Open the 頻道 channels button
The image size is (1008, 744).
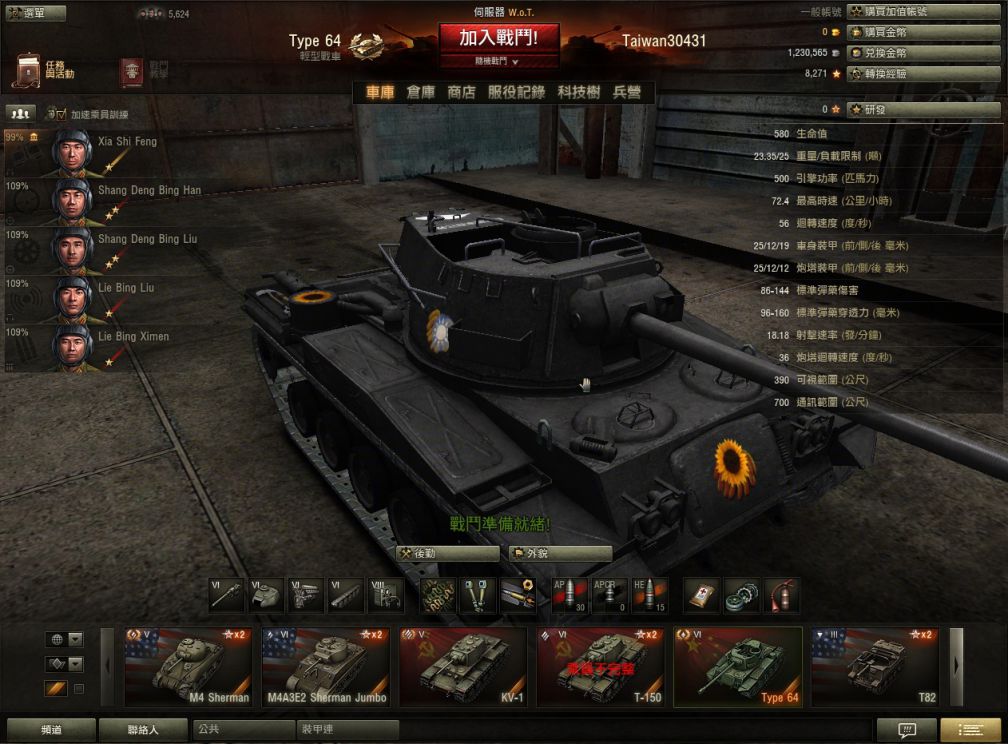50,730
